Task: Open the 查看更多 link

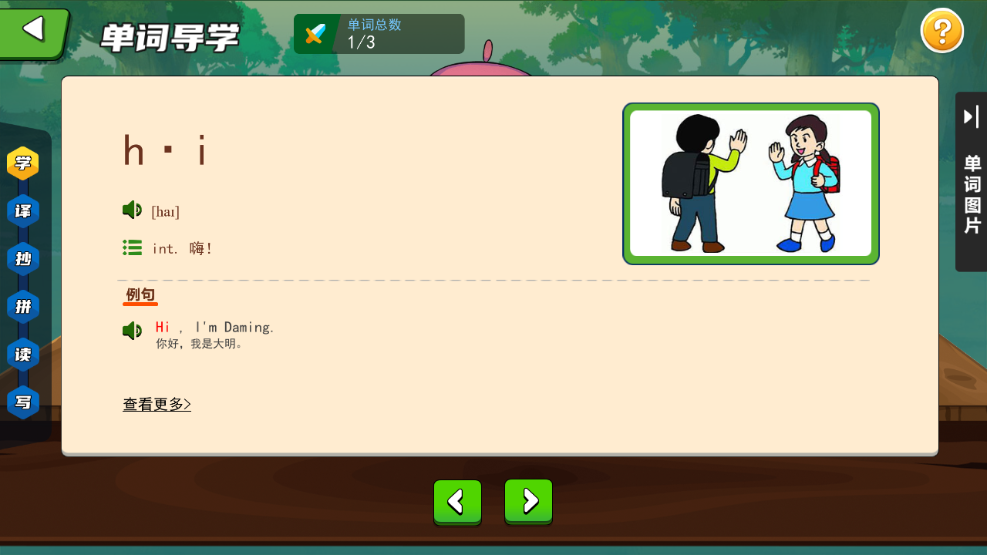Action: click(x=157, y=404)
